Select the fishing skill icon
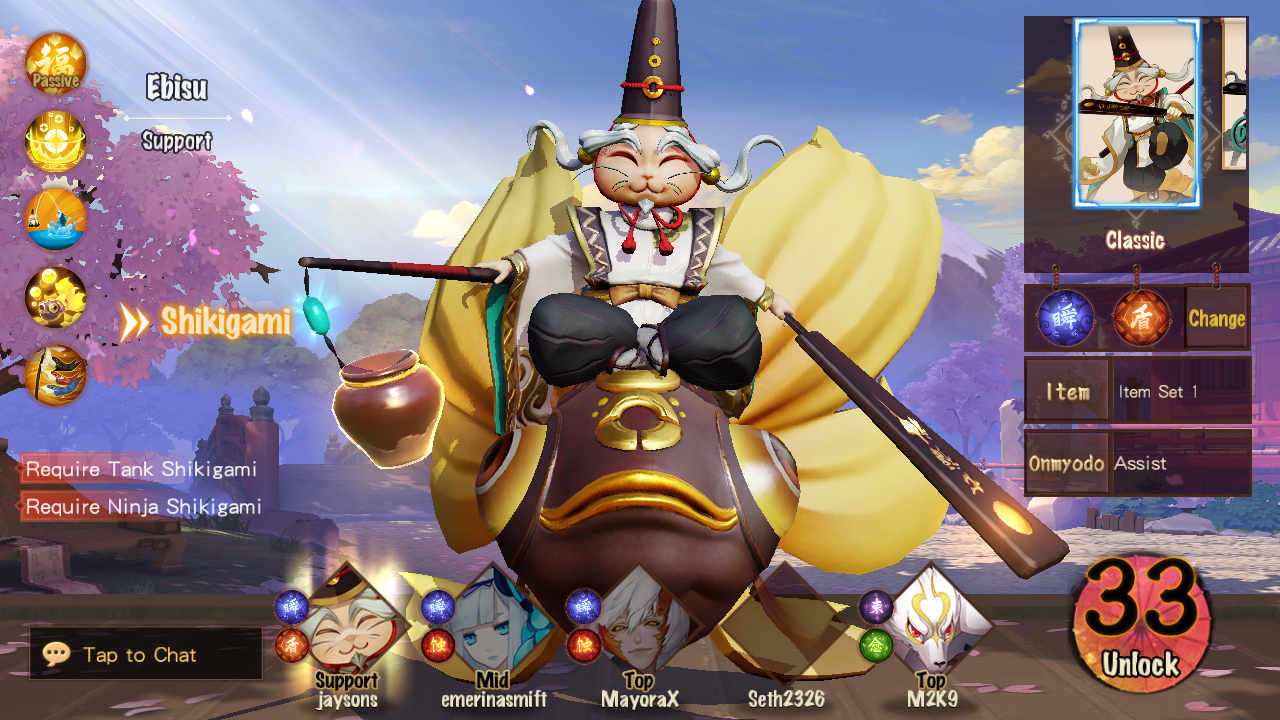 click(x=56, y=219)
